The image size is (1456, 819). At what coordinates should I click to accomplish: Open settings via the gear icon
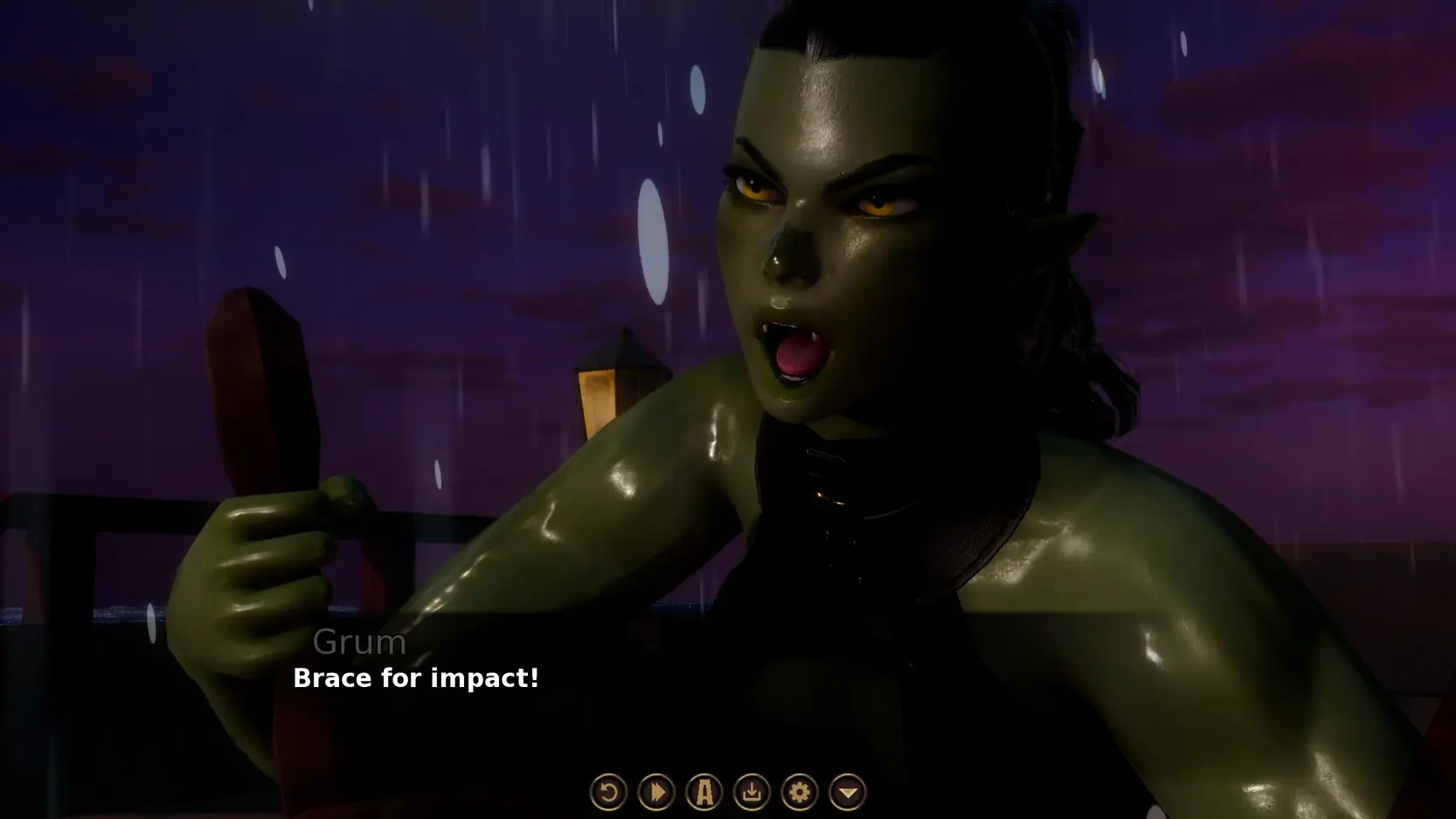[799, 792]
